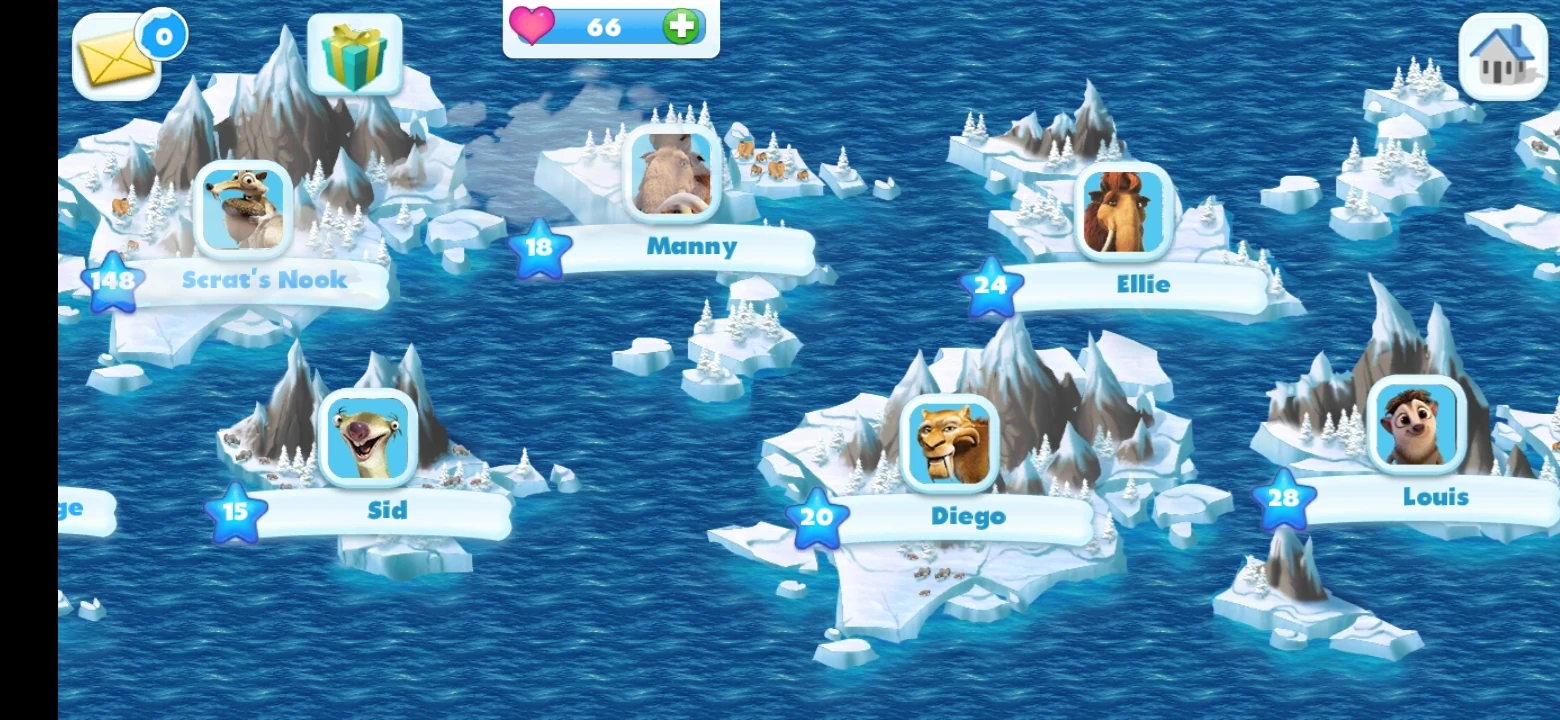
Task: Open level 20 star beside Diego
Action: point(816,518)
